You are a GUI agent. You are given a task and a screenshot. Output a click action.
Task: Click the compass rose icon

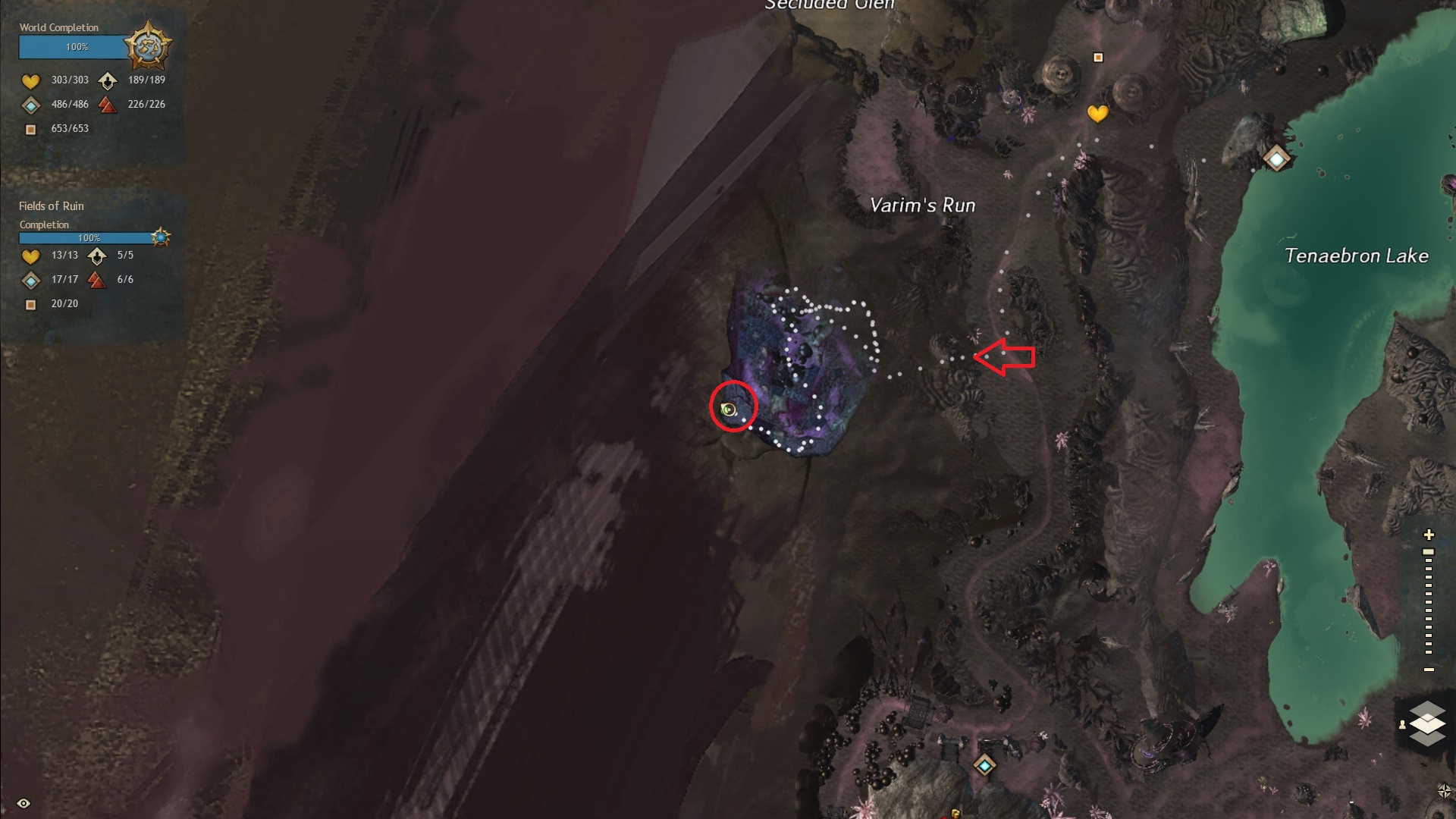point(1445,791)
